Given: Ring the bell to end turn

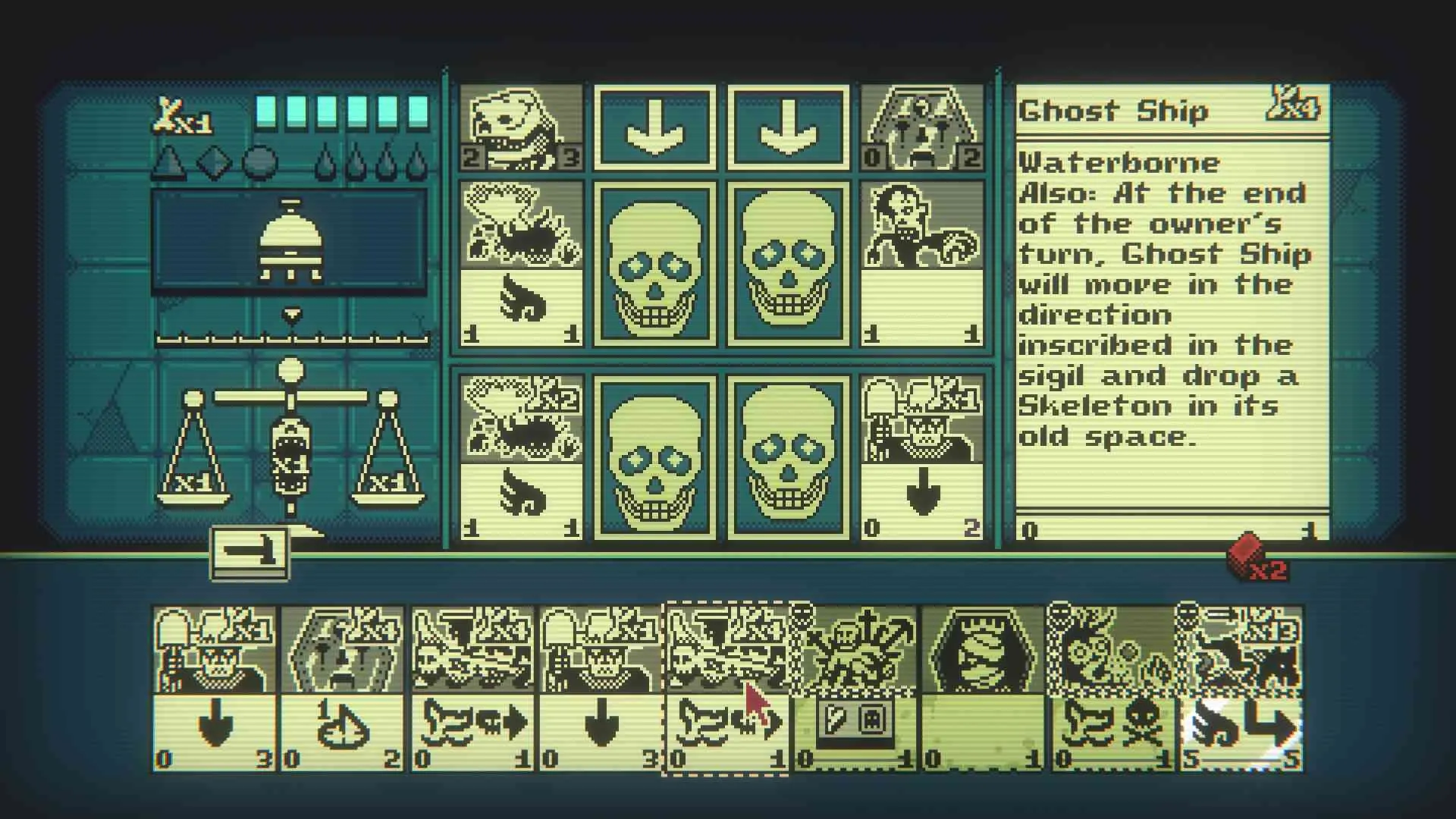Looking at the screenshot, I should (x=289, y=241).
